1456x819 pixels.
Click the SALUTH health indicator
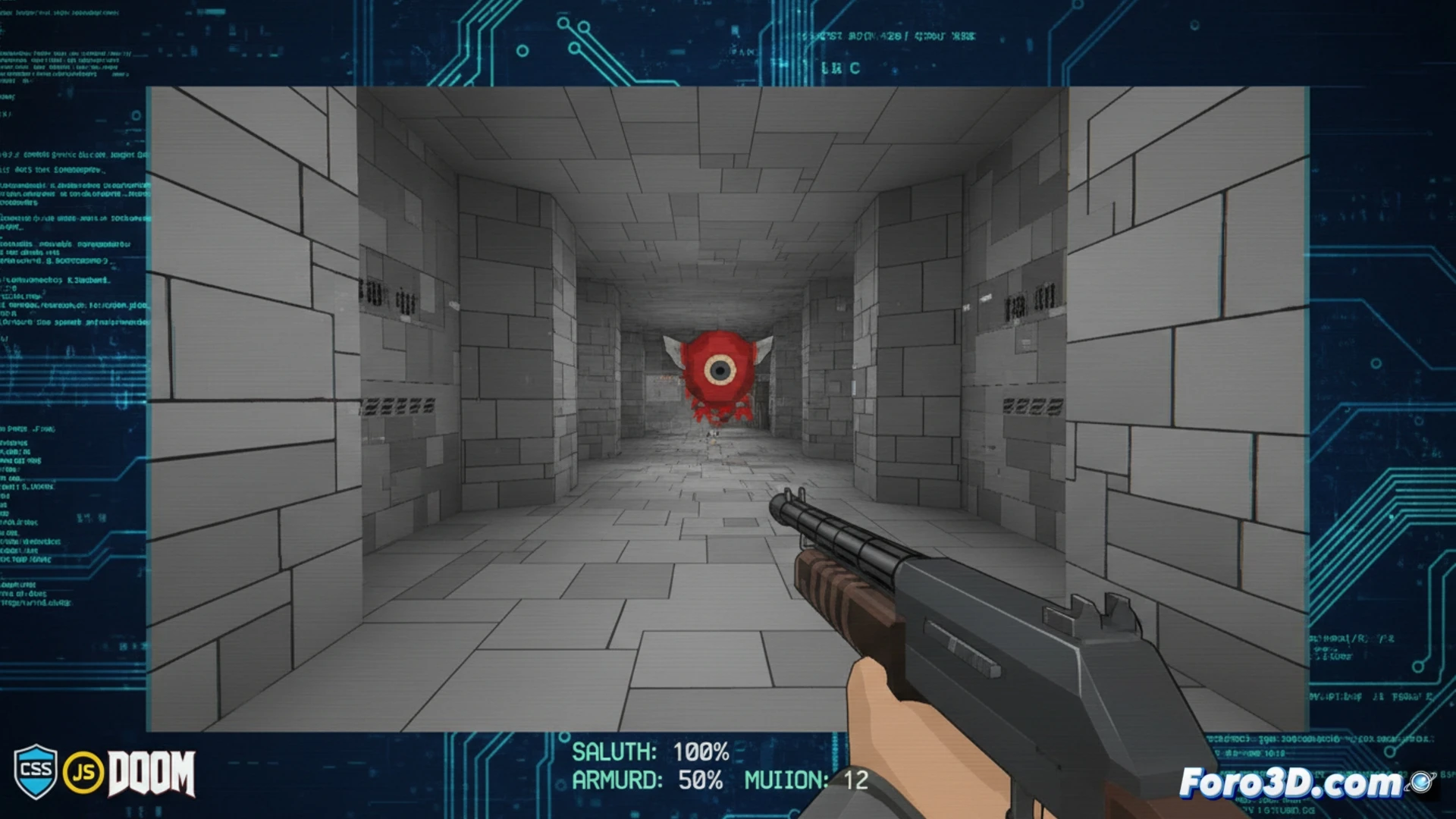tap(614, 752)
